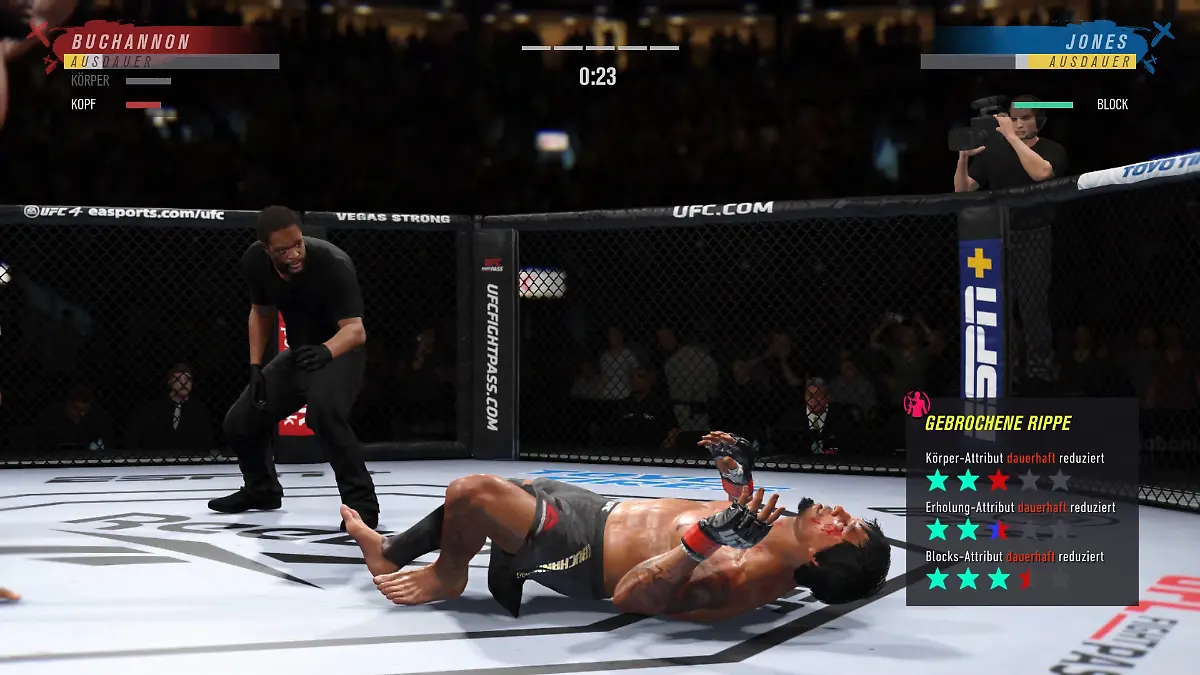Select the Gebrochene Rippe injury notification title

(997, 424)
